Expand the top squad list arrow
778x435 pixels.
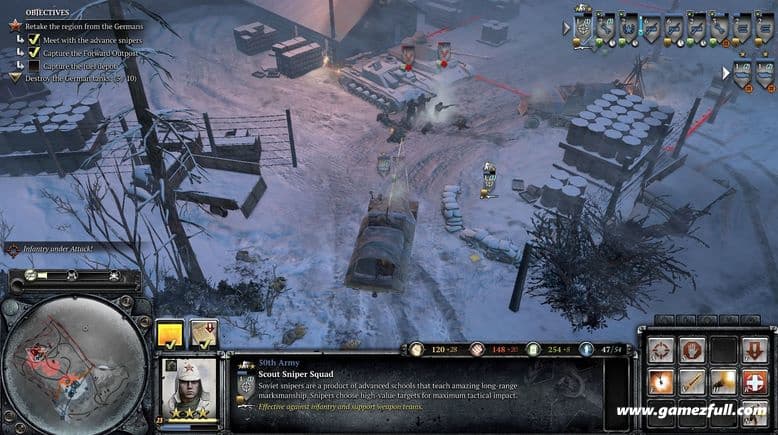567,28
